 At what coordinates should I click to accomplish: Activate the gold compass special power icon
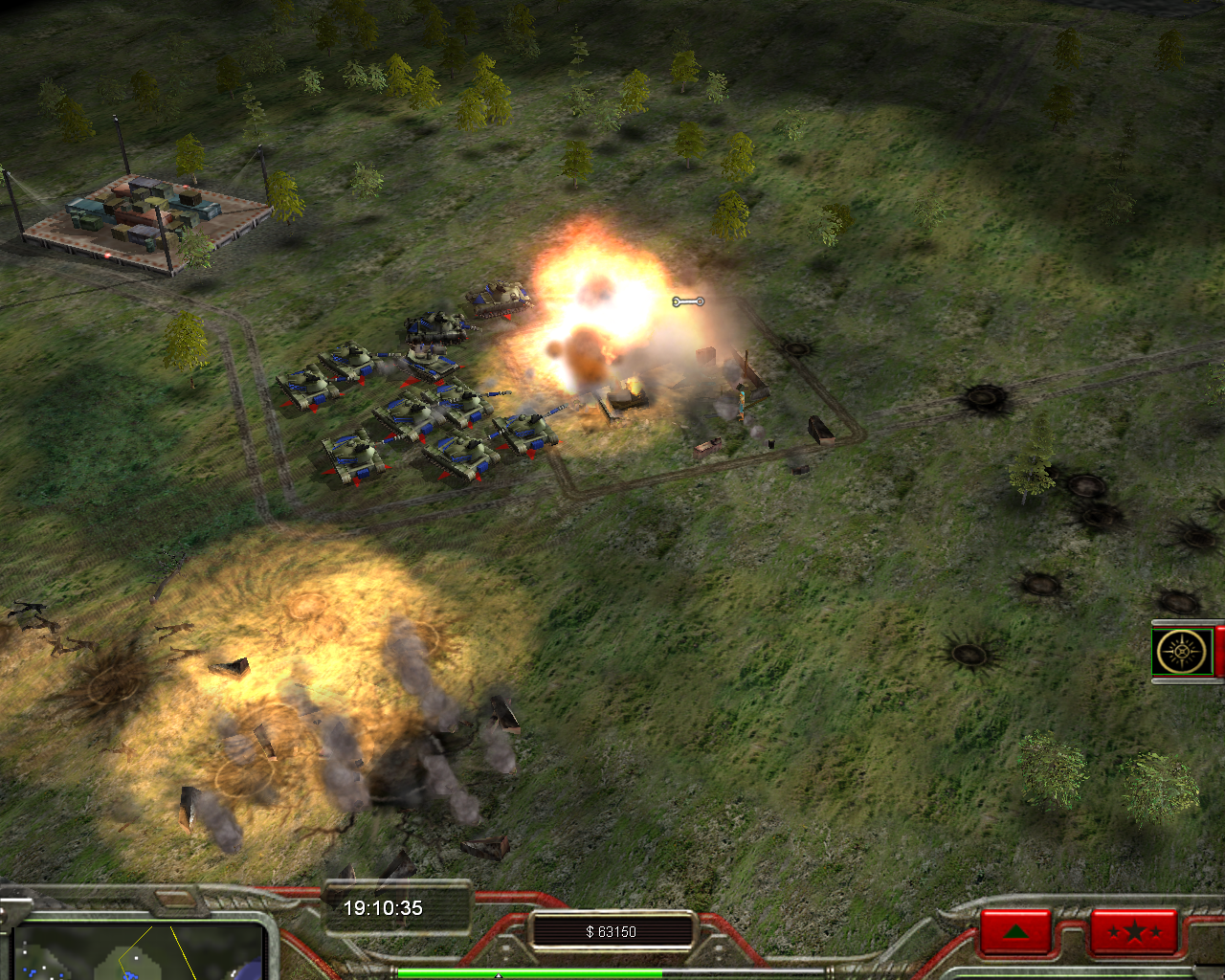point(1182,653)
